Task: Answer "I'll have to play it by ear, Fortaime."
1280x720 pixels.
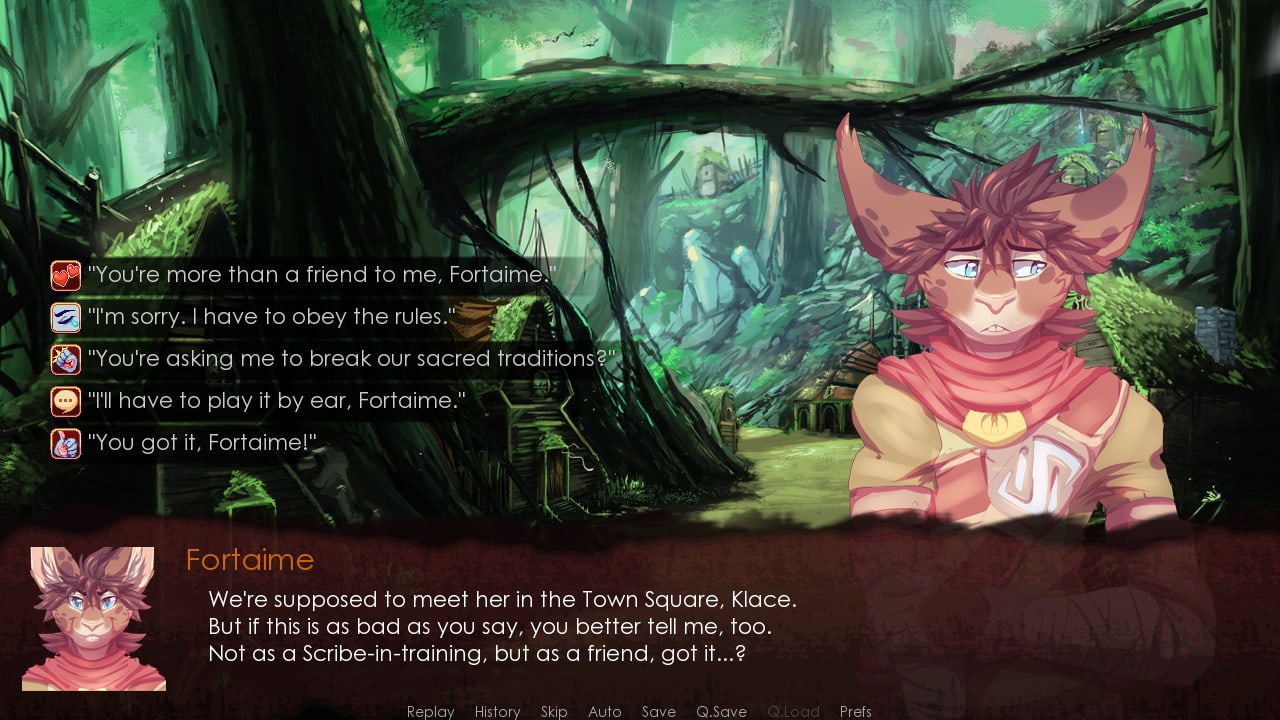Action: pos(276,401)
